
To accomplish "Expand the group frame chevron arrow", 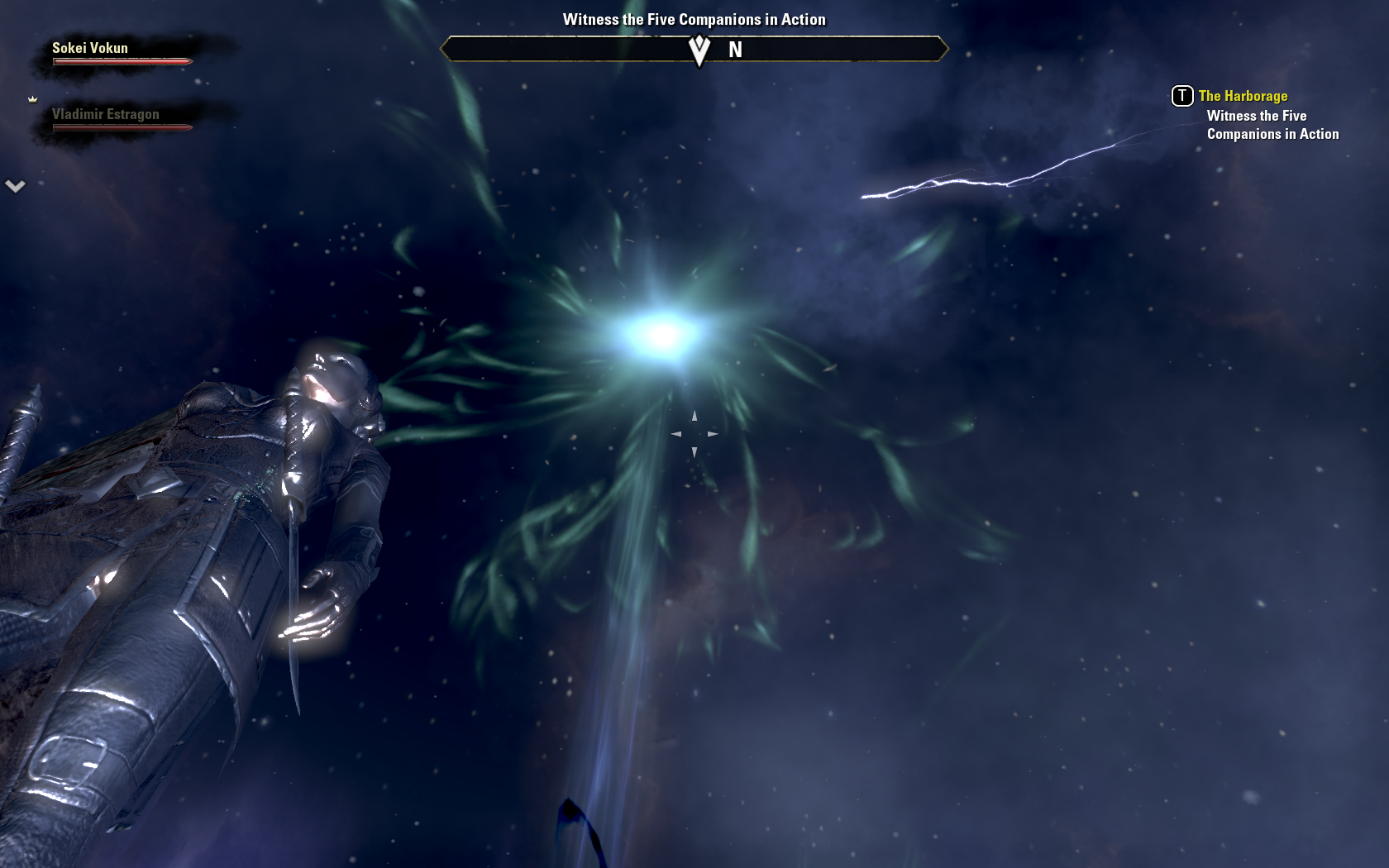I will pos(15,186).
